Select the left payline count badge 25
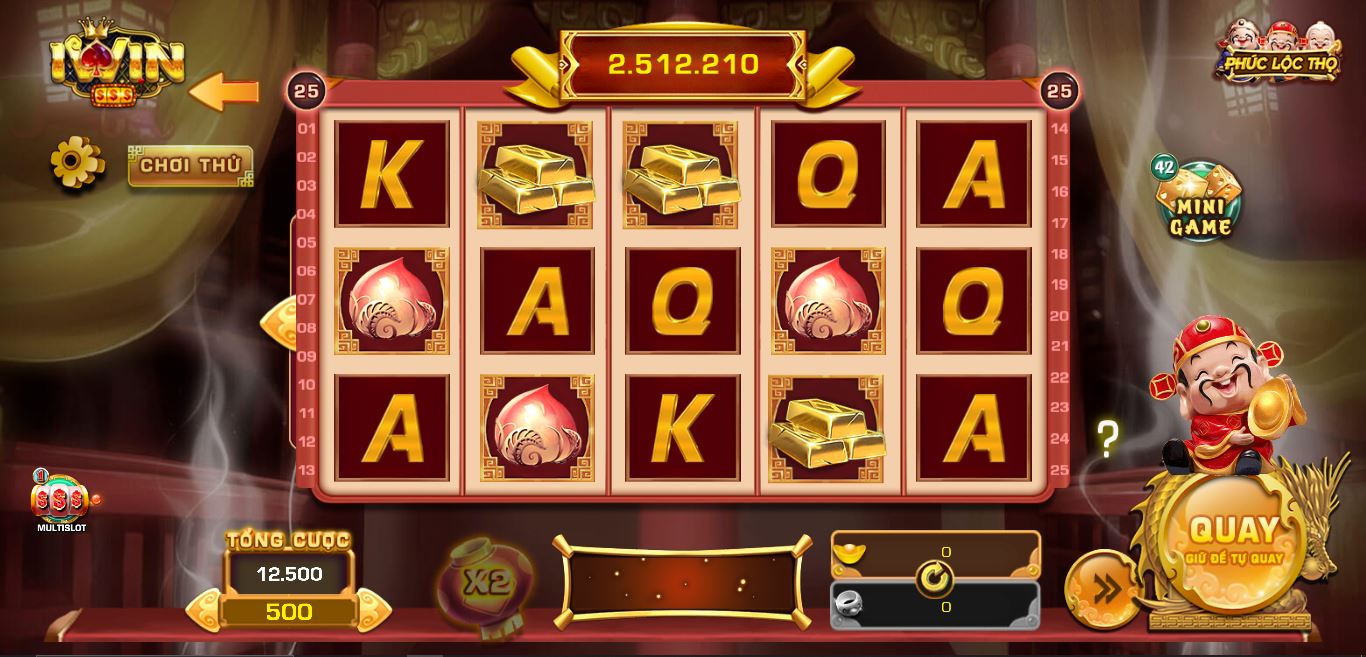The image size is (1366, 657). click(x=307, y=91)
